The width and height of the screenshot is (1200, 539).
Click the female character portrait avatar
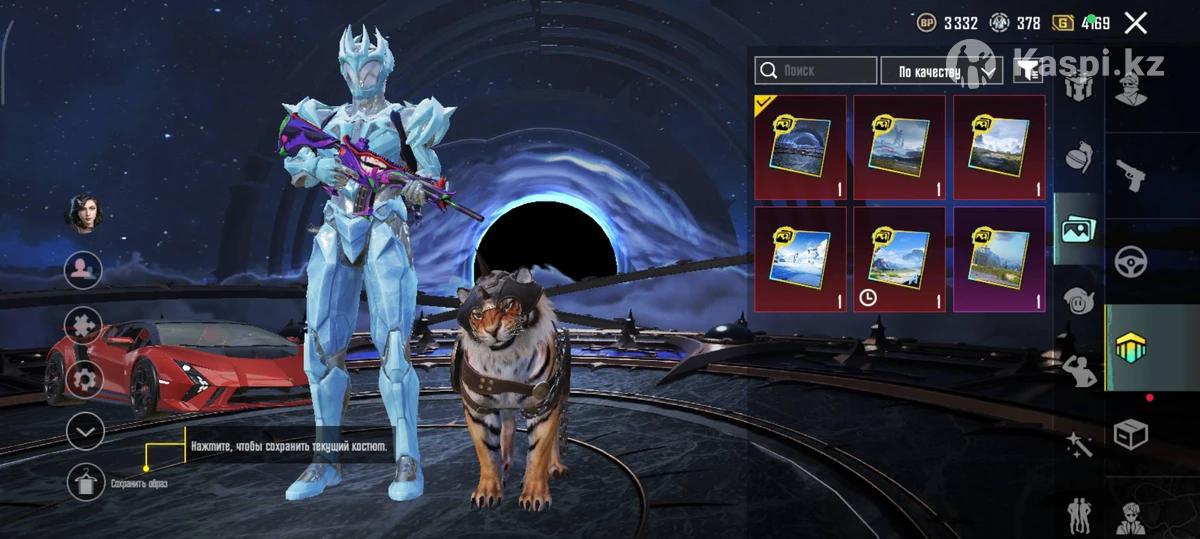[x=85, y=213]
